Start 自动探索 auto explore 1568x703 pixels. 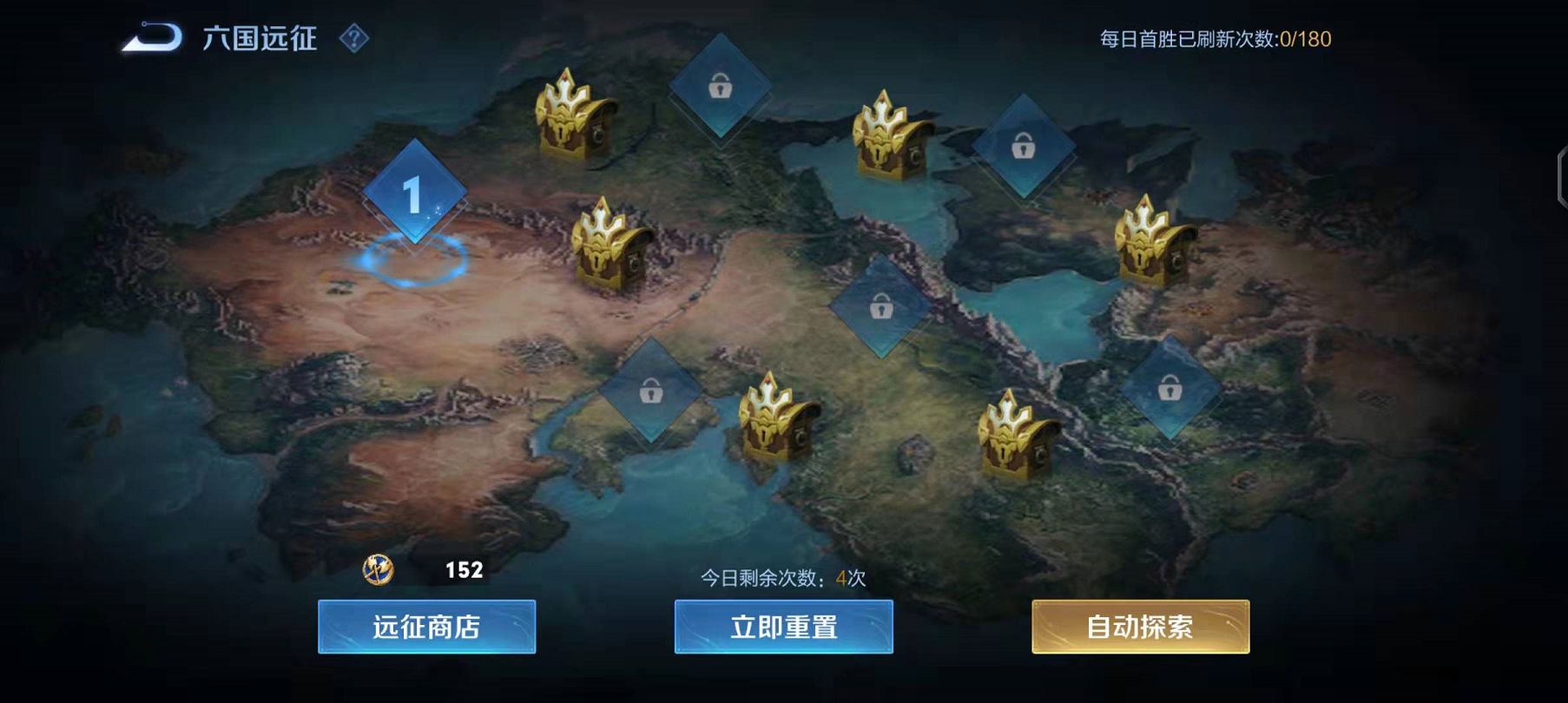pos(1140,627)
